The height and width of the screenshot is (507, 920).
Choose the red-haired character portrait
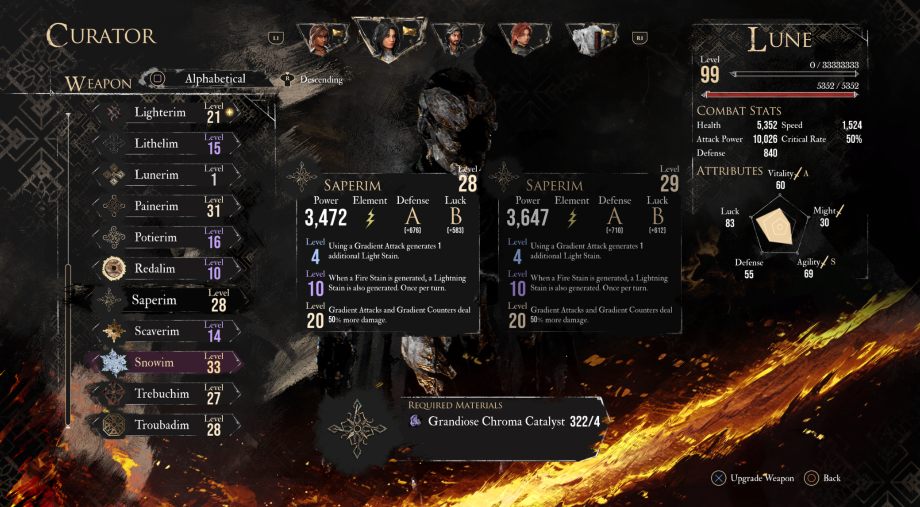point(521,38)
